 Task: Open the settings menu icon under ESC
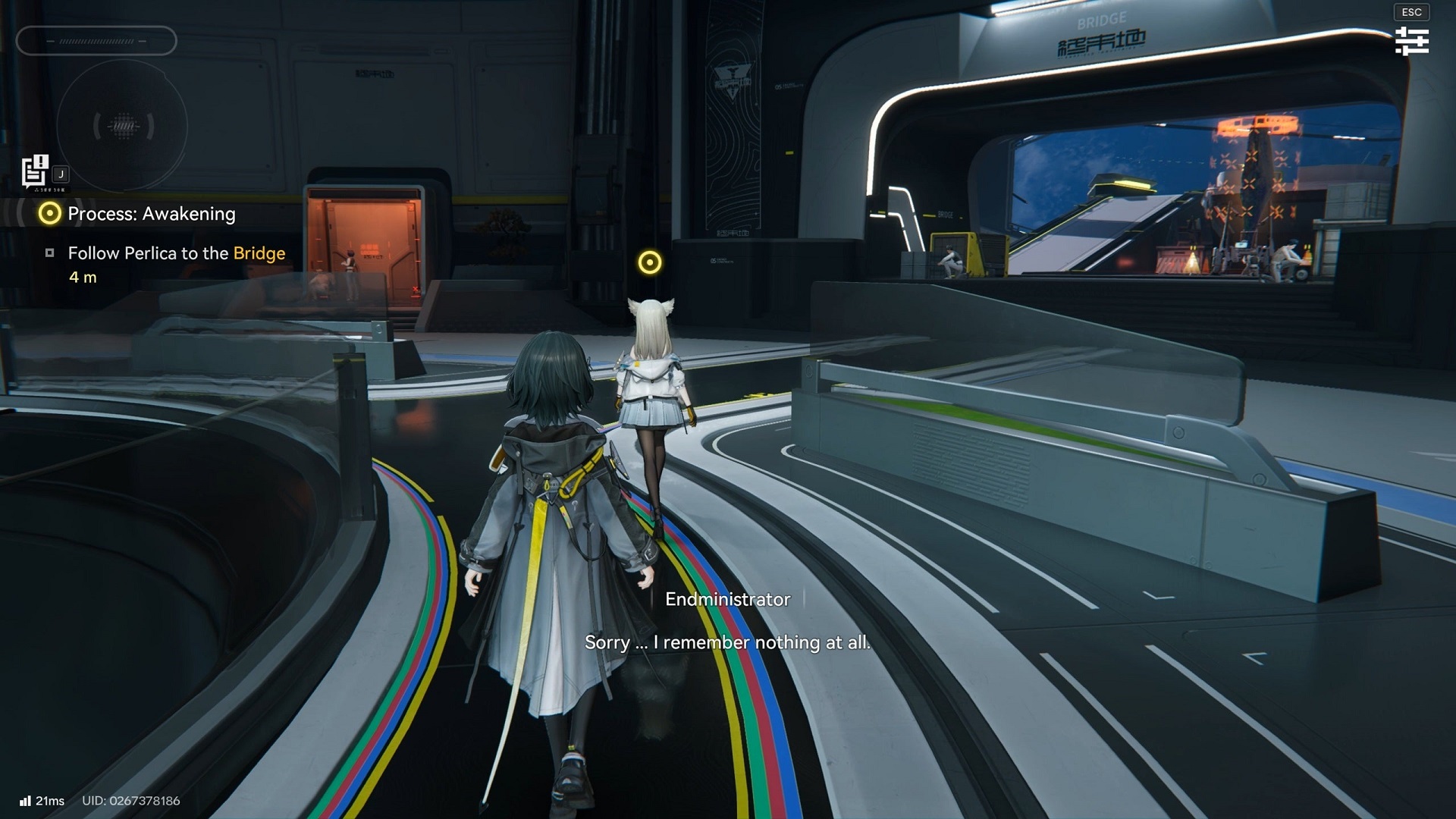pyautogui.click(x=1411, y=41)
